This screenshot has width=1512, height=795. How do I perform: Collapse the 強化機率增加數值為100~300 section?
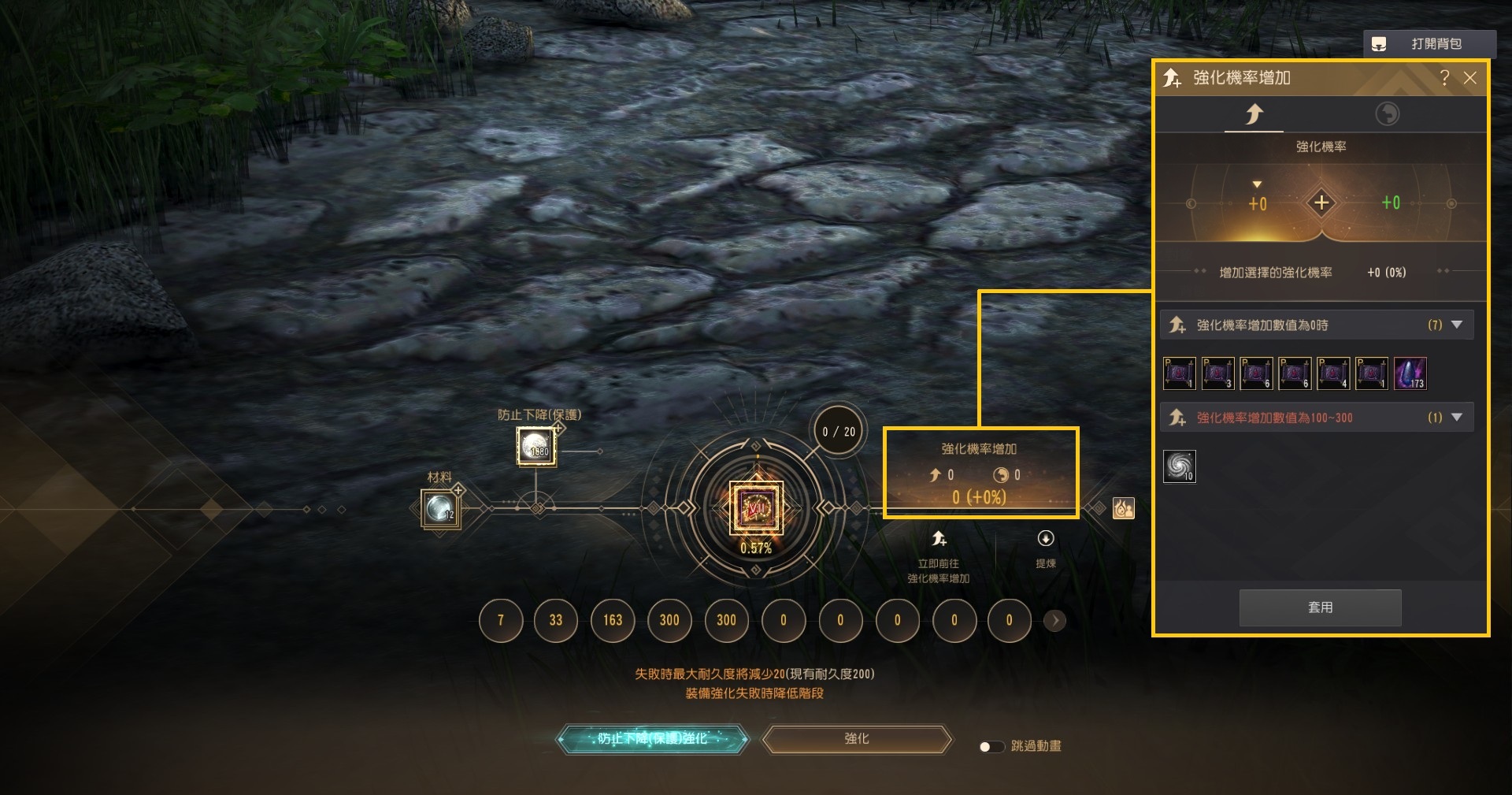(x=1456, y=418)
